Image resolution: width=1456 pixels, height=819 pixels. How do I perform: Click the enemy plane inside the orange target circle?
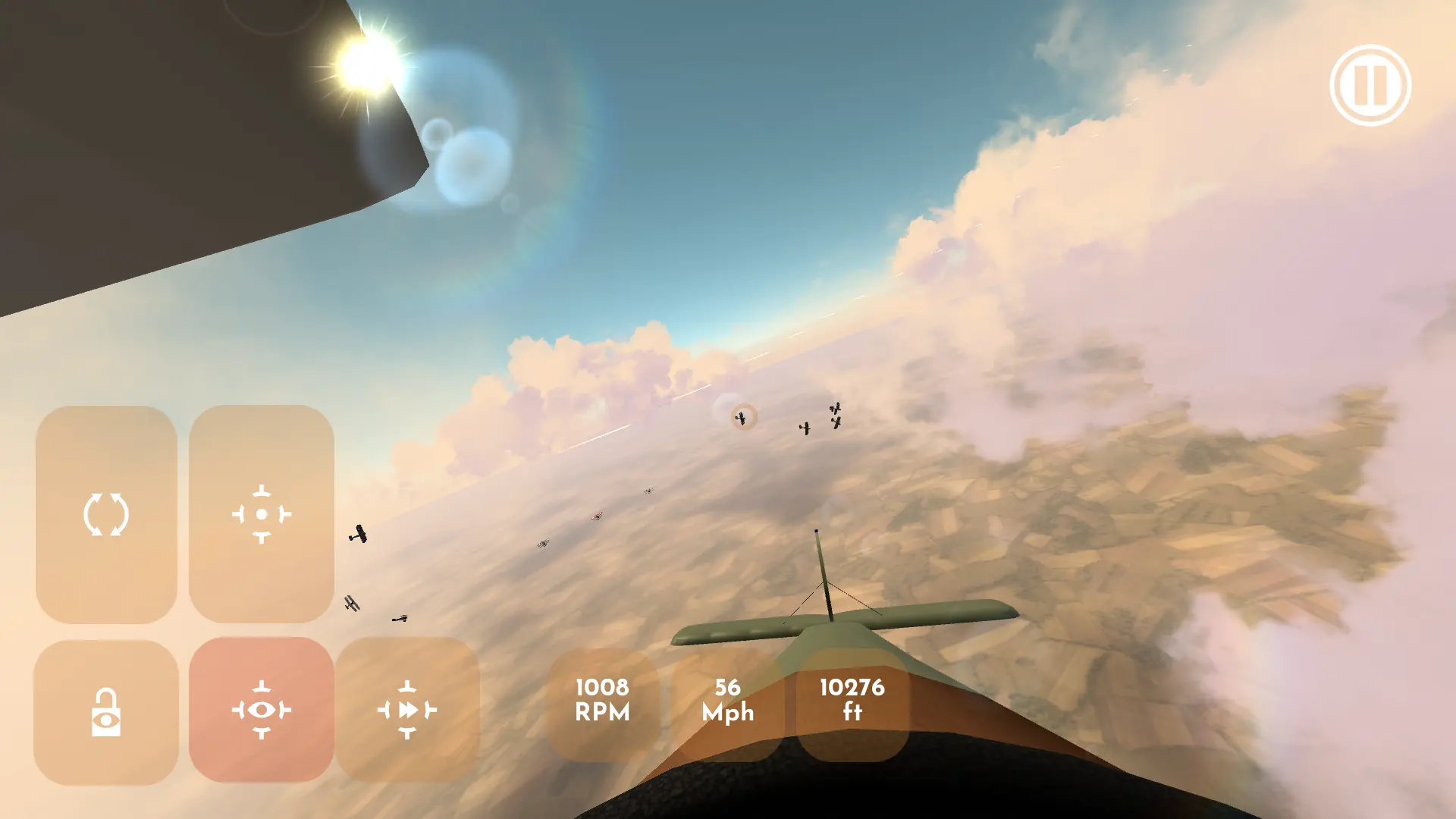click(741, 418)
